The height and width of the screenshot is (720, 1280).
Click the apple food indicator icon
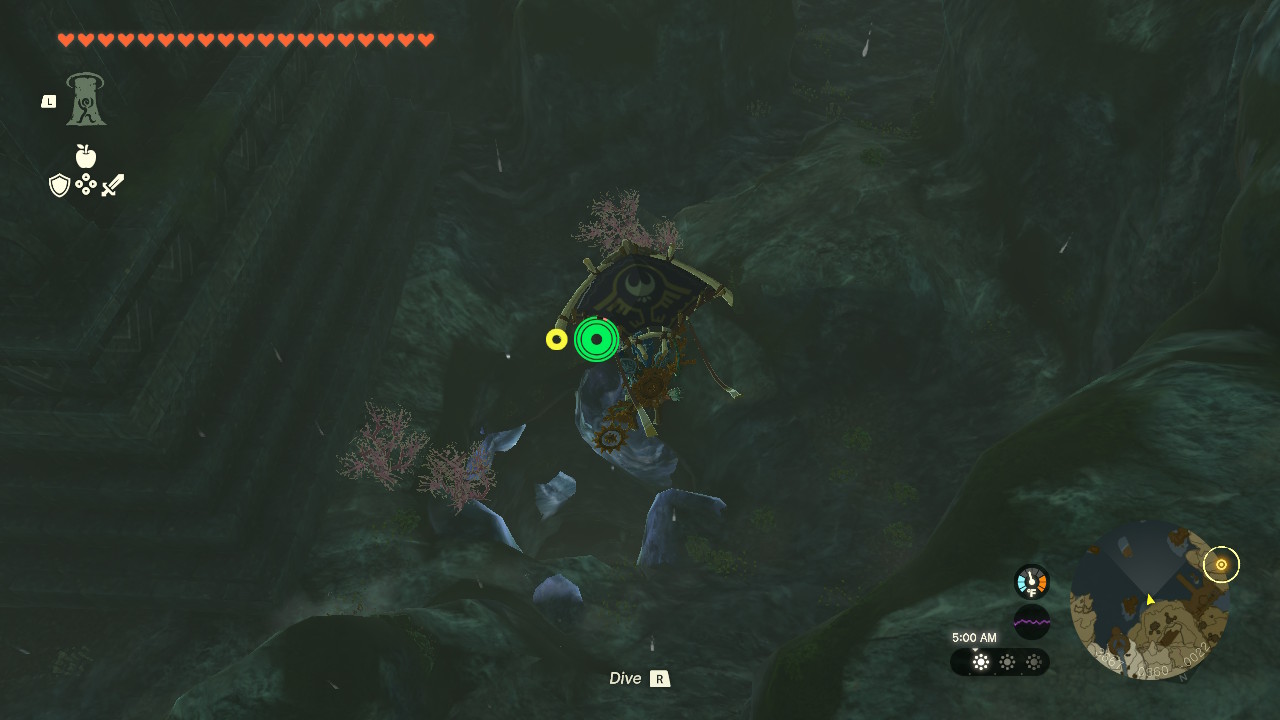[x=86, y=156]
